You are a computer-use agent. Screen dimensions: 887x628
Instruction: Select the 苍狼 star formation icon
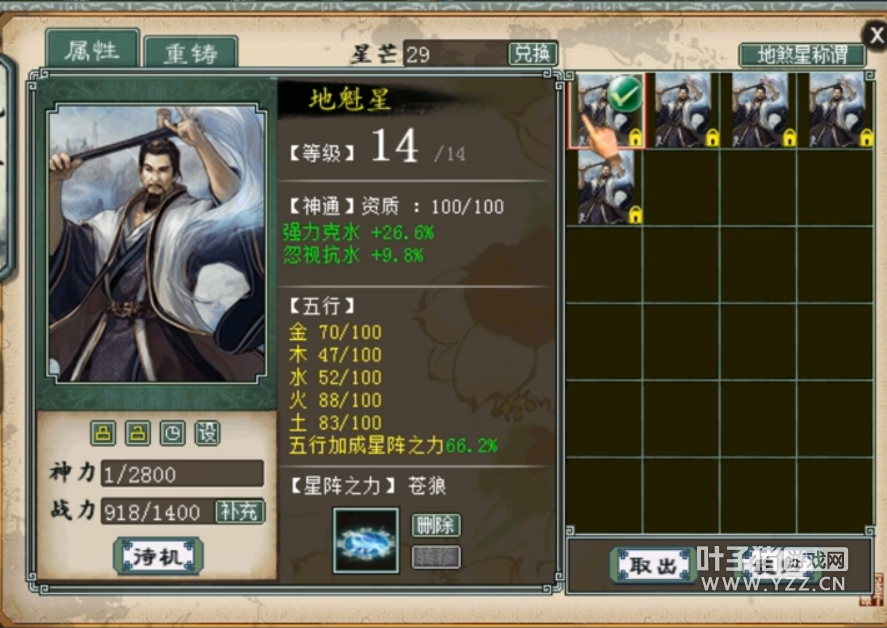click(365, 540)
